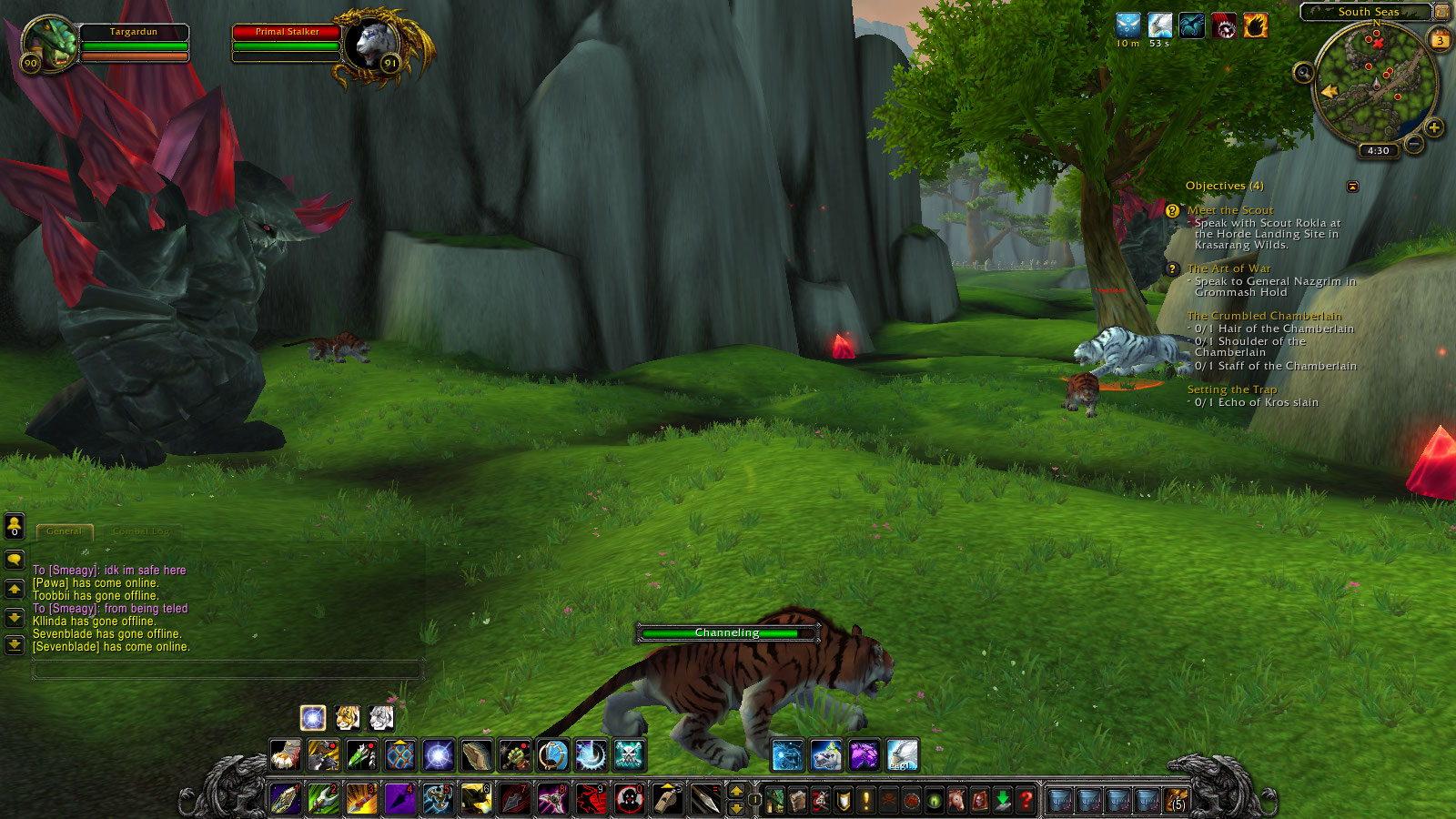The image size is (1456, 819).
Task: Select the Meet the Scout quest
Action: pyautogui.click(x=1229, y=210)
